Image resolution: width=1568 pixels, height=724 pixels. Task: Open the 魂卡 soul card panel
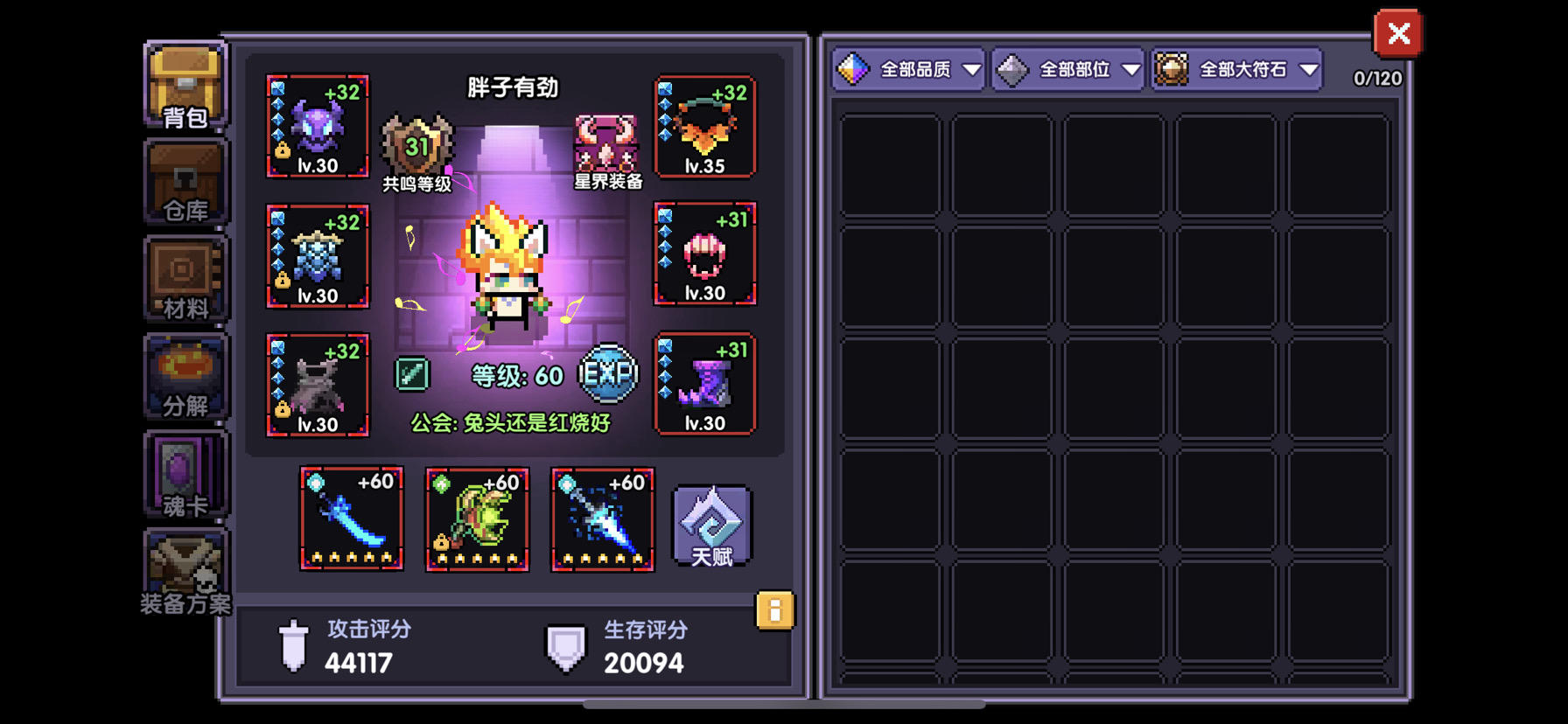pyautogui.click(x=184, y=475)
